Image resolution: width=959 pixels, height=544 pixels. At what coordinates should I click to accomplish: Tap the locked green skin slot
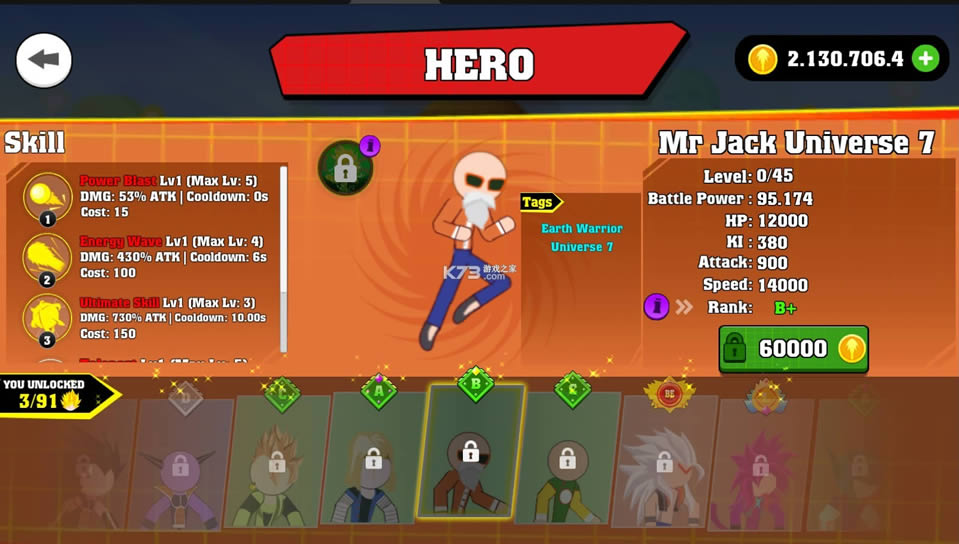point(345,169)
